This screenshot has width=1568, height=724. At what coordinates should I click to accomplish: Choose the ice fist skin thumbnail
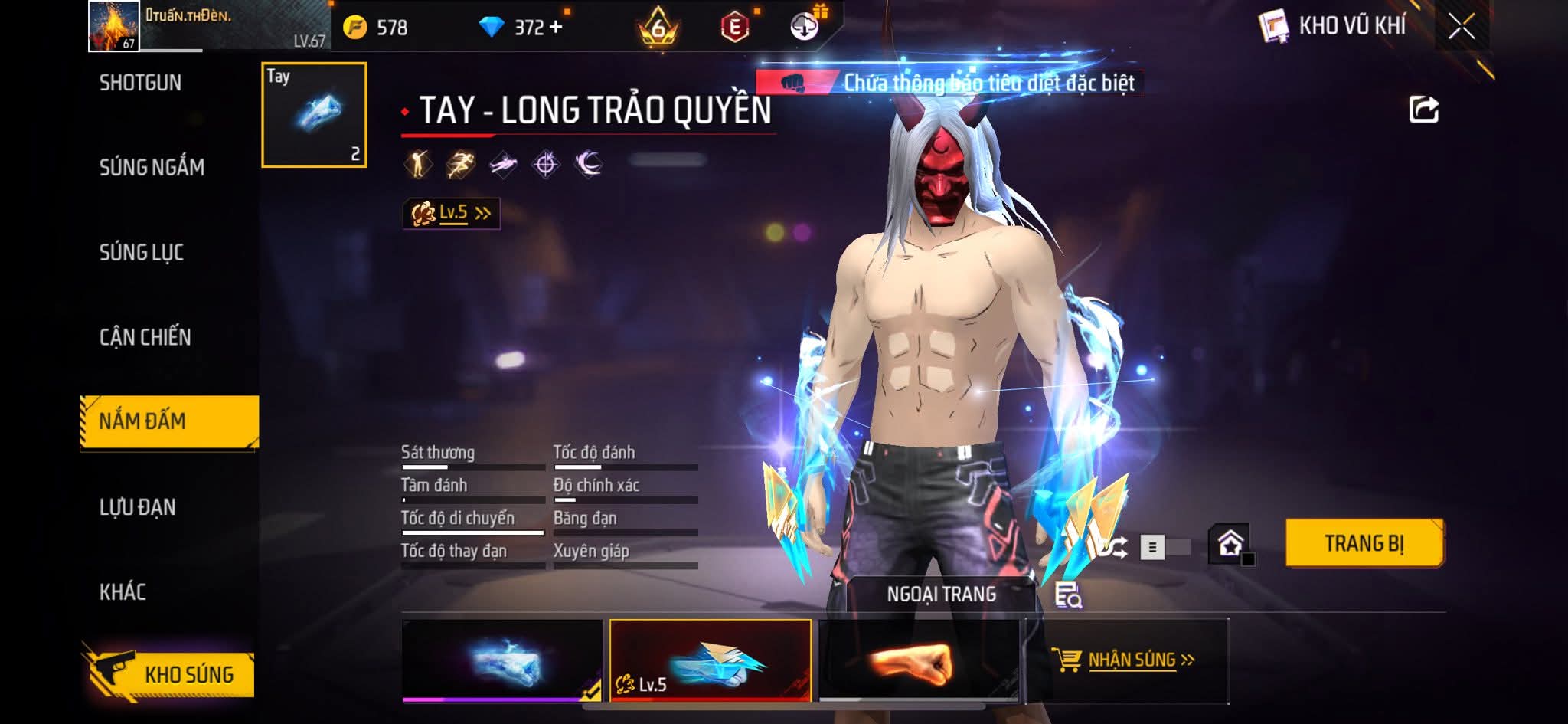(502, 660)
